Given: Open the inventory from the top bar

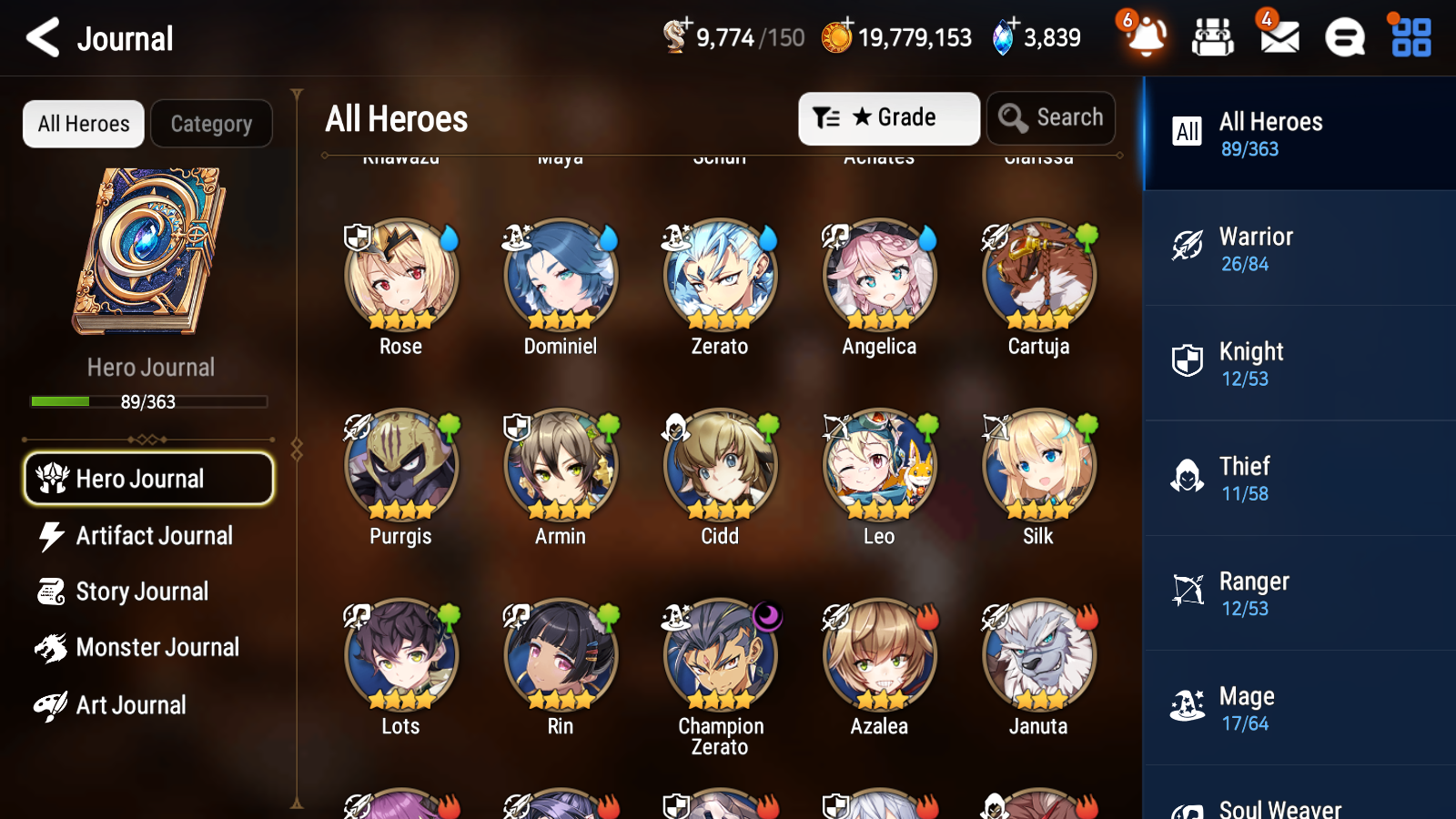Looking at the screenshot, I should [x=1213, y=37].
